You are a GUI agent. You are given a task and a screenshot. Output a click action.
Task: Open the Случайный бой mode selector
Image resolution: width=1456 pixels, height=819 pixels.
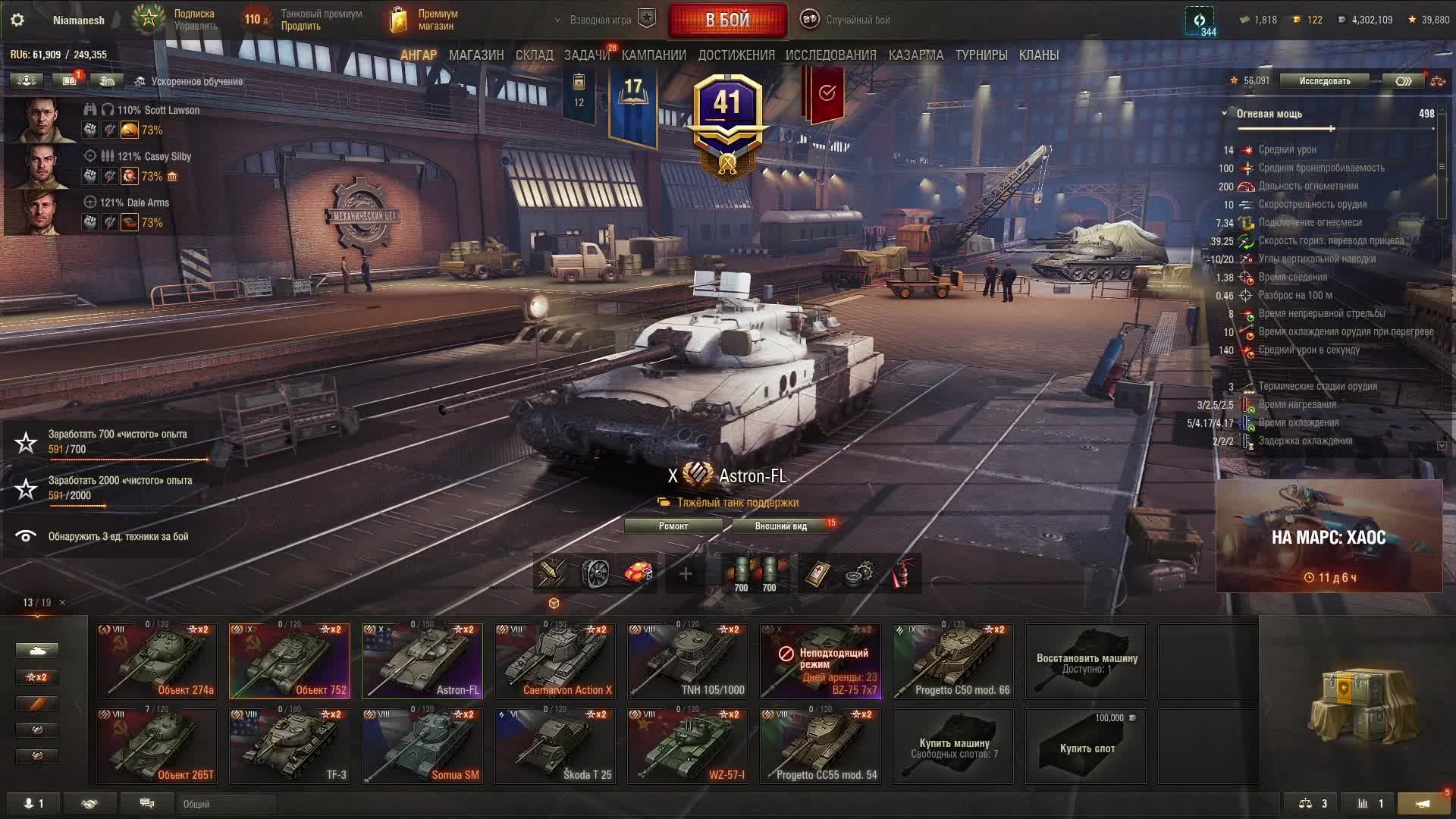coord(857,20)
